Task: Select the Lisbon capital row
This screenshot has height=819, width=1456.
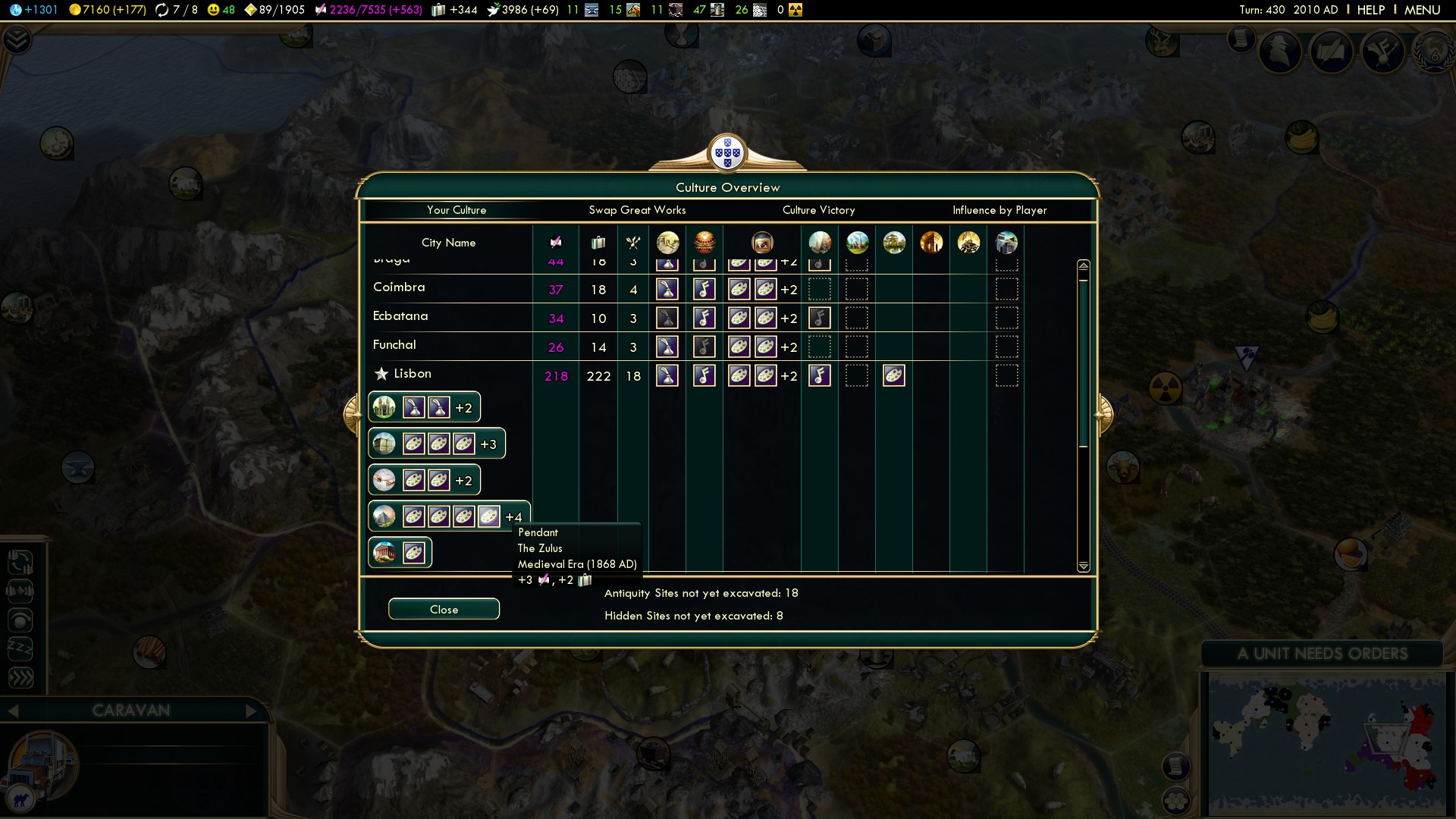Action: [412, 374]
